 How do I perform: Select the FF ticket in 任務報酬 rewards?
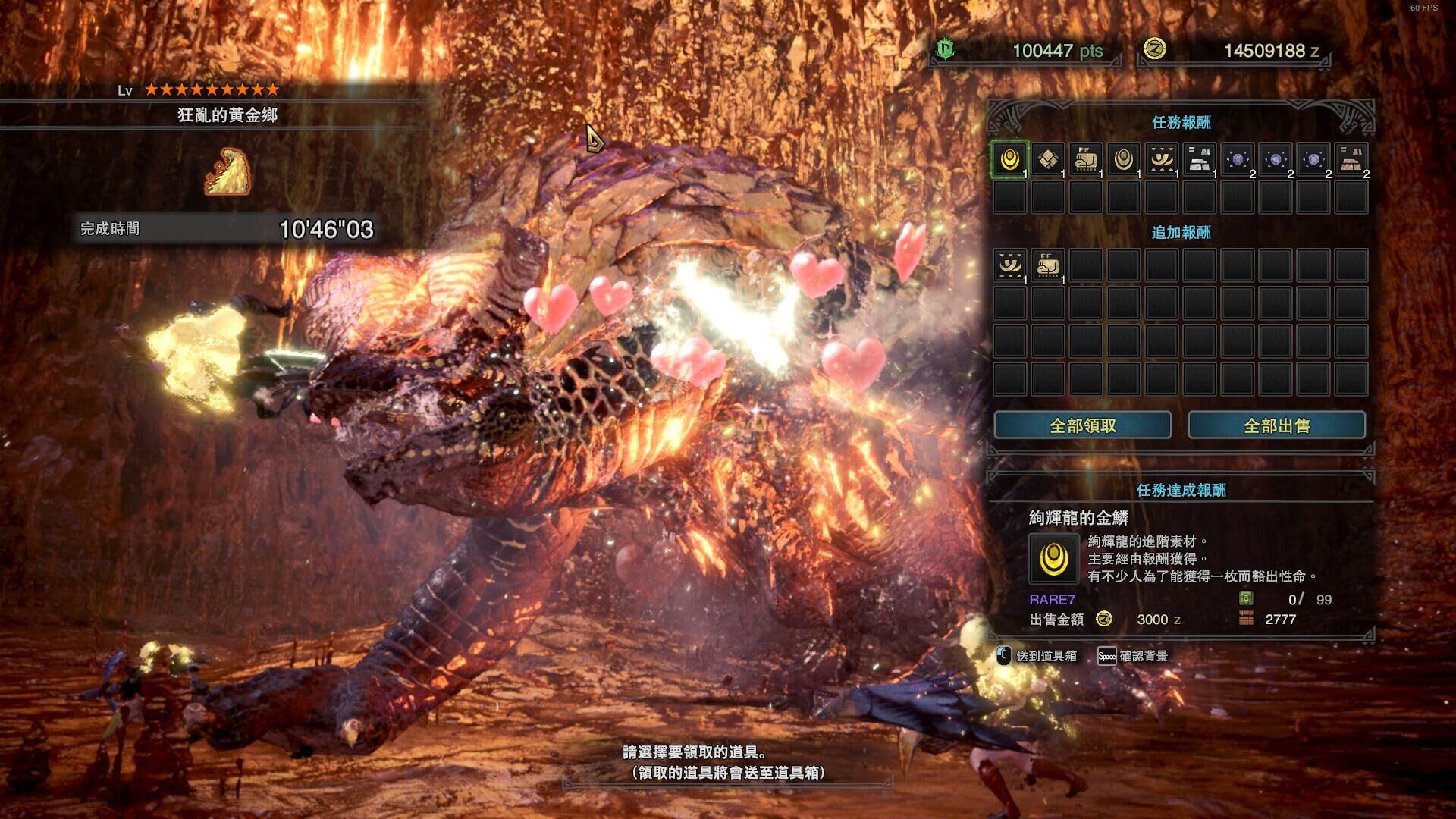[x=1085, y=159]
